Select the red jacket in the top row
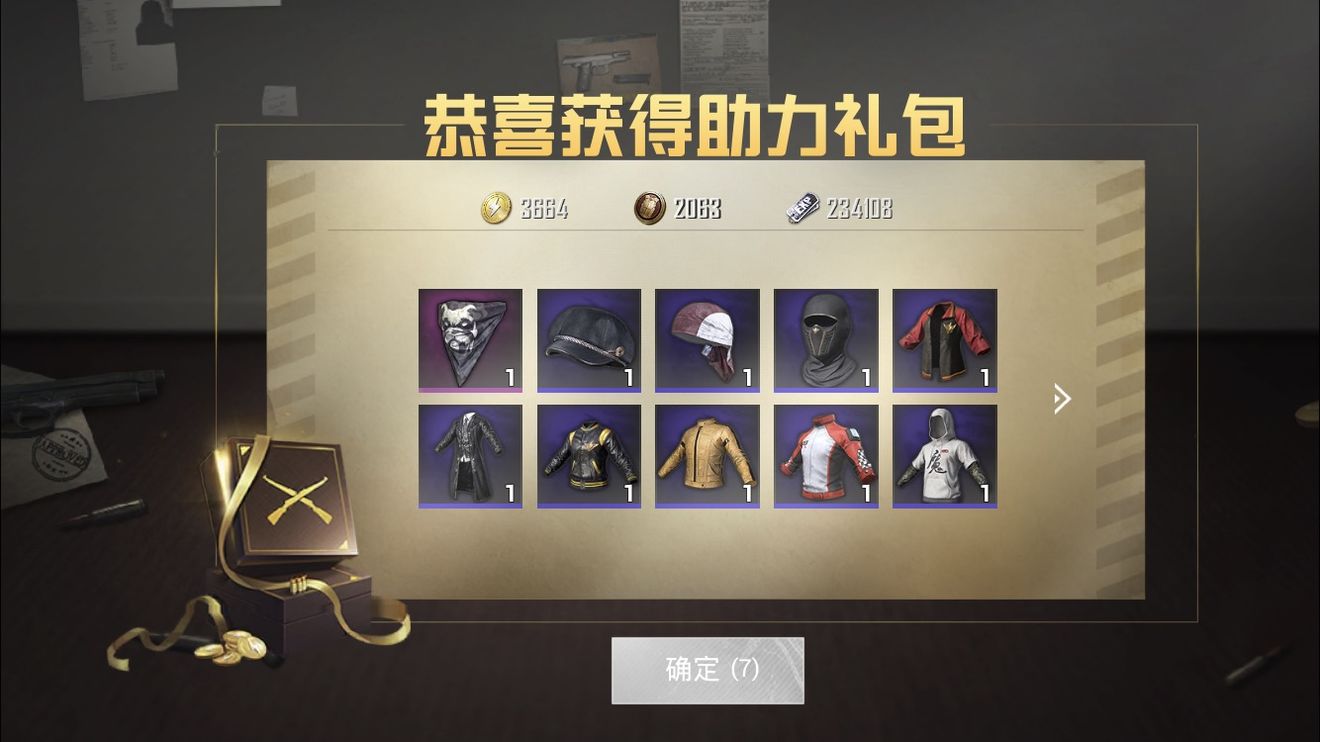 (x=943, y=340)
